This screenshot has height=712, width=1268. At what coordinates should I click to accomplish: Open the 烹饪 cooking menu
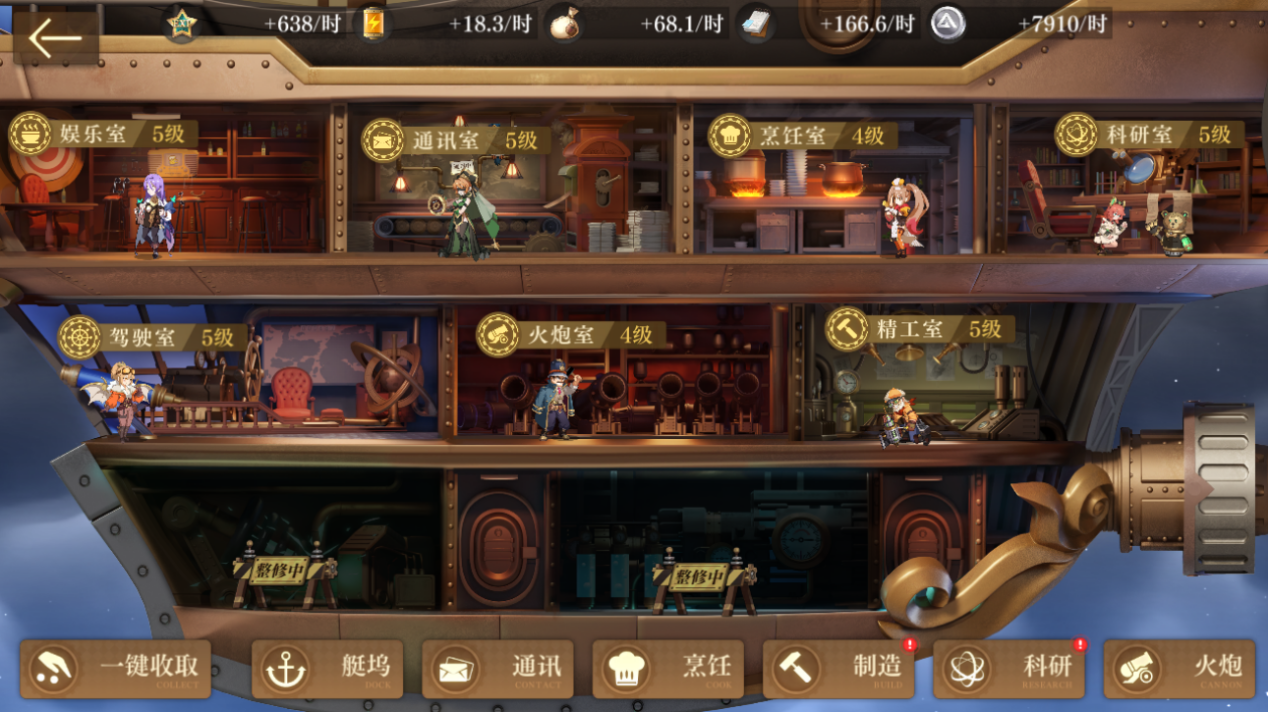(x=668, y=668)
